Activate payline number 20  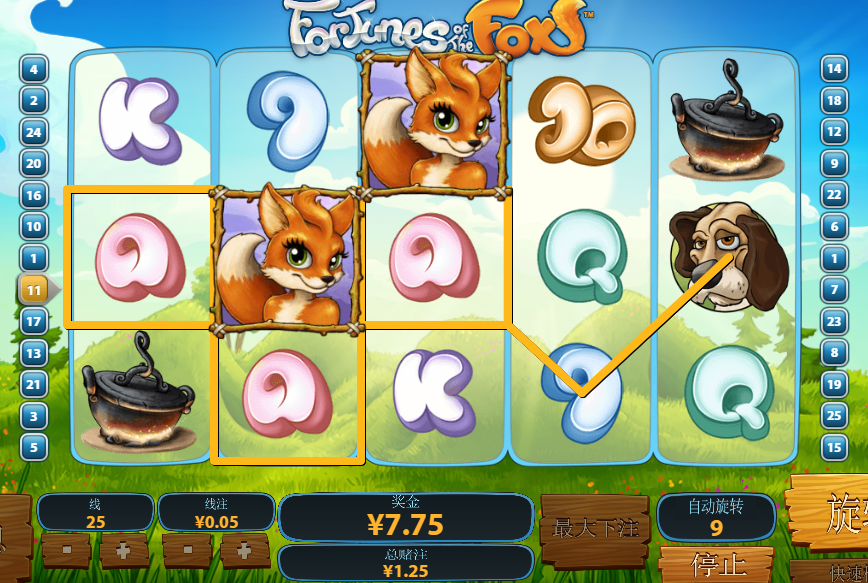pos(33,164)
